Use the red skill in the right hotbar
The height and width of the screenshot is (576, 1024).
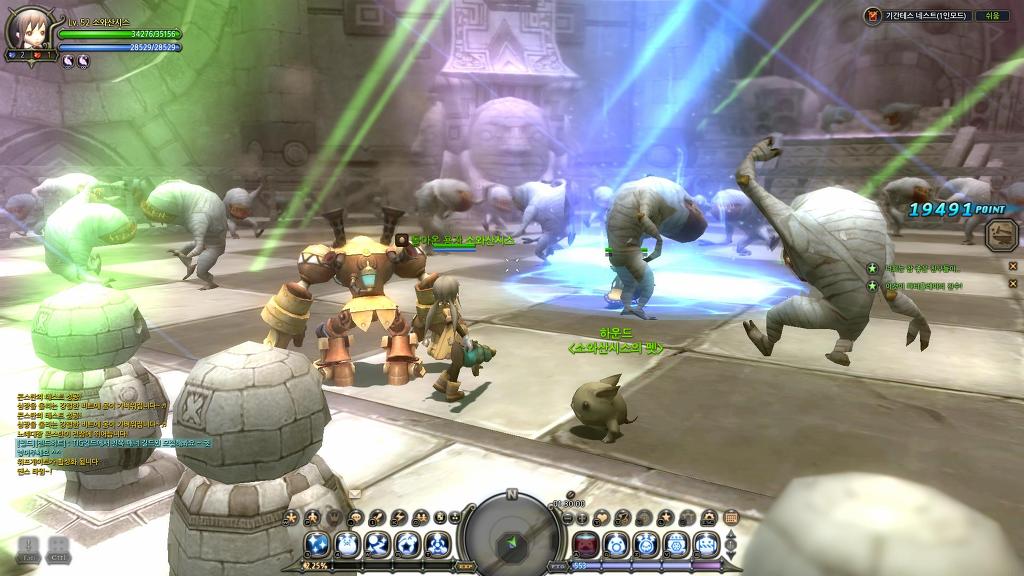tap(585, 544)
